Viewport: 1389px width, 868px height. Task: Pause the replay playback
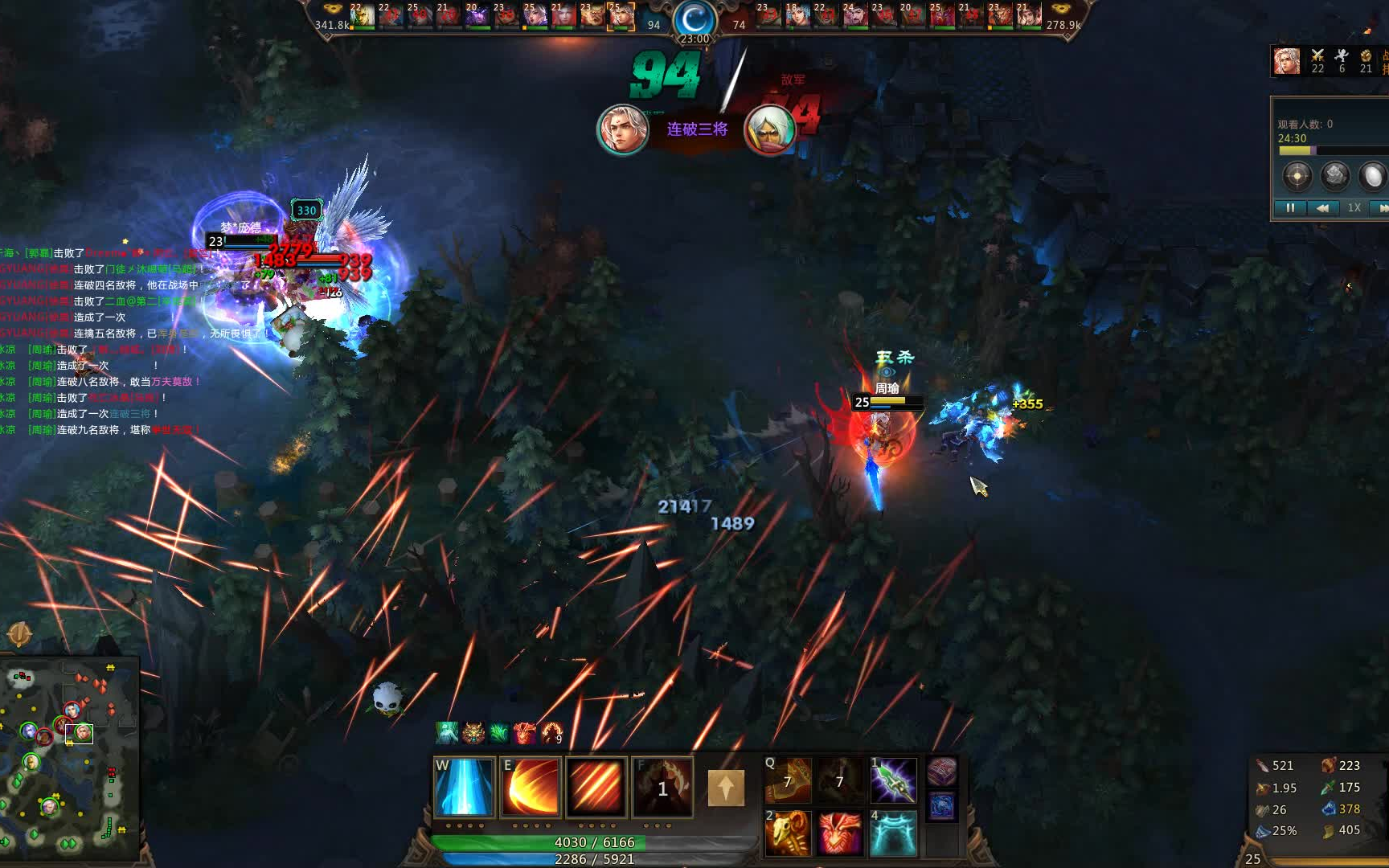tap(1290, 207)
